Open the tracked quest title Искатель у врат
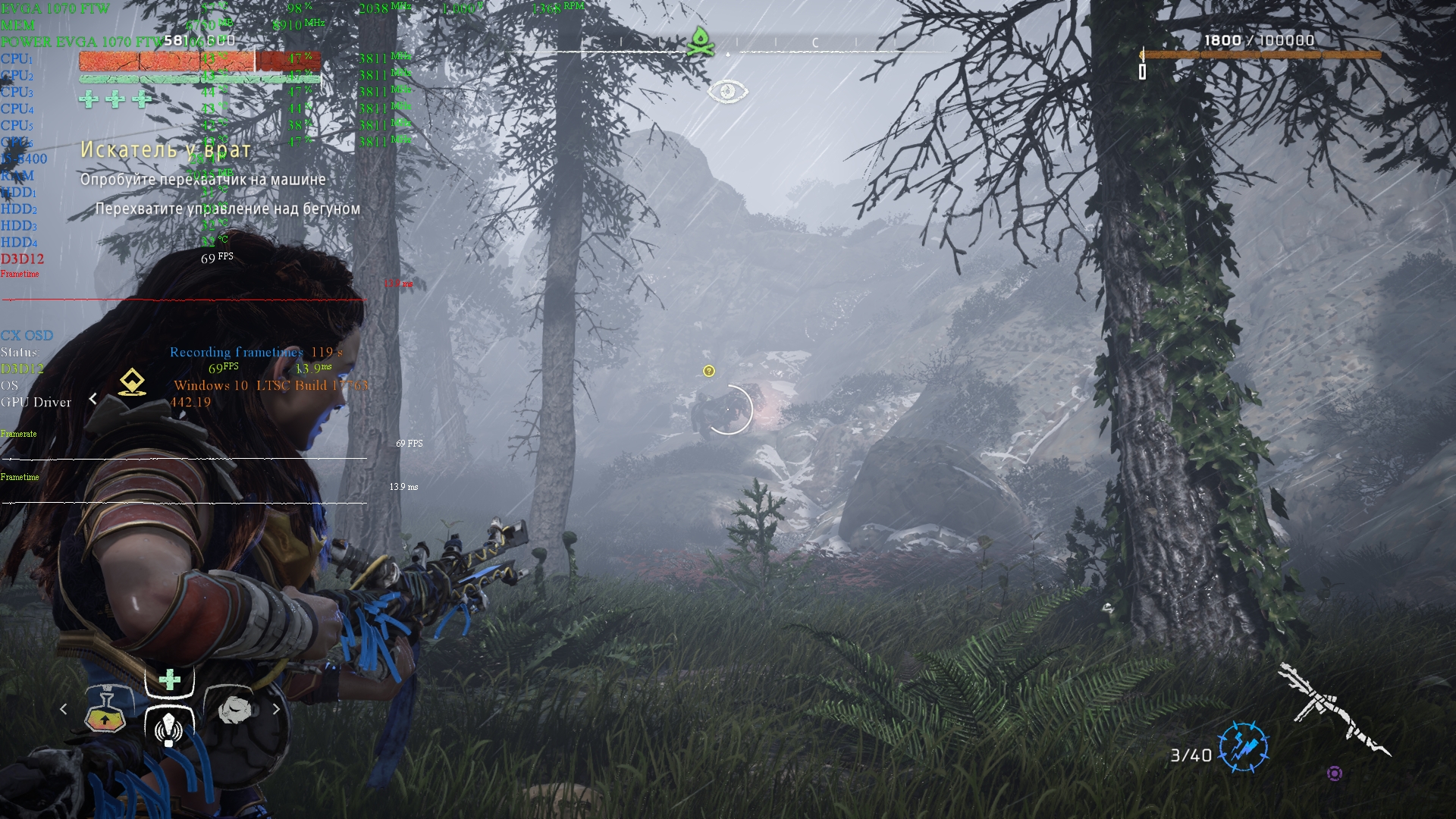 coord(165,150)
